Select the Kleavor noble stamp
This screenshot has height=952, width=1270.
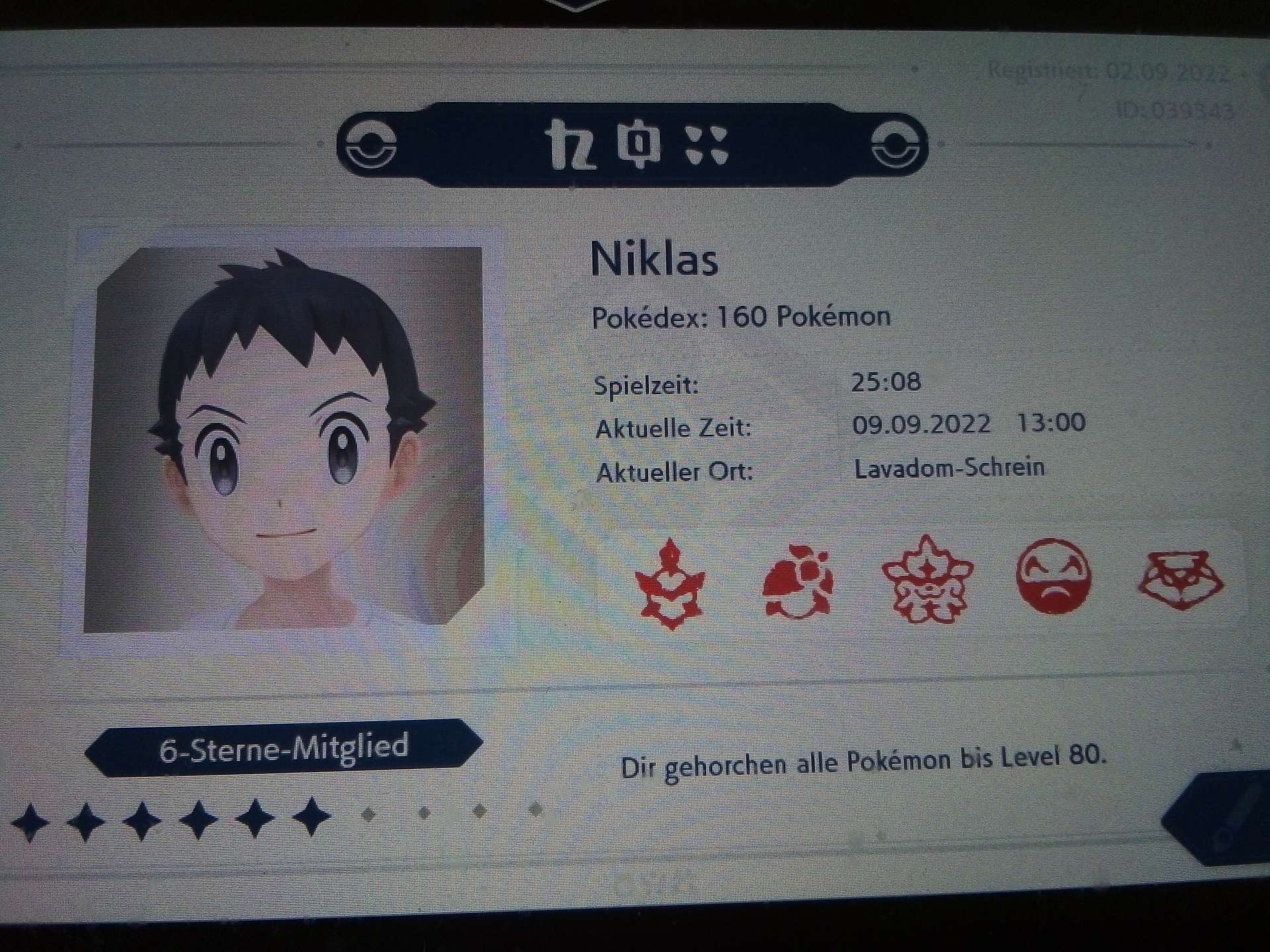point(669,583)
